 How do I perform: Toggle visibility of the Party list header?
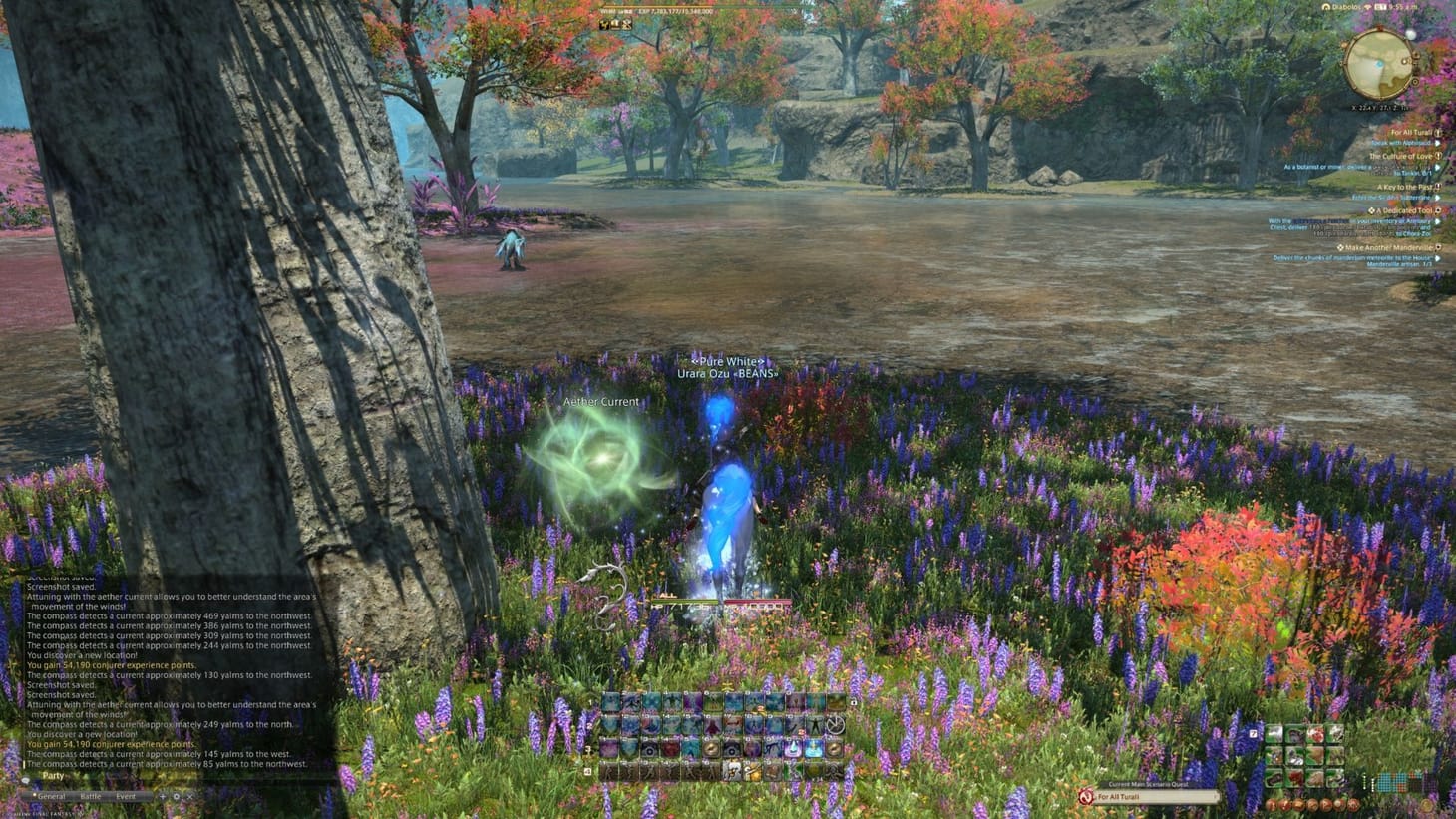[x=53, y=775]
